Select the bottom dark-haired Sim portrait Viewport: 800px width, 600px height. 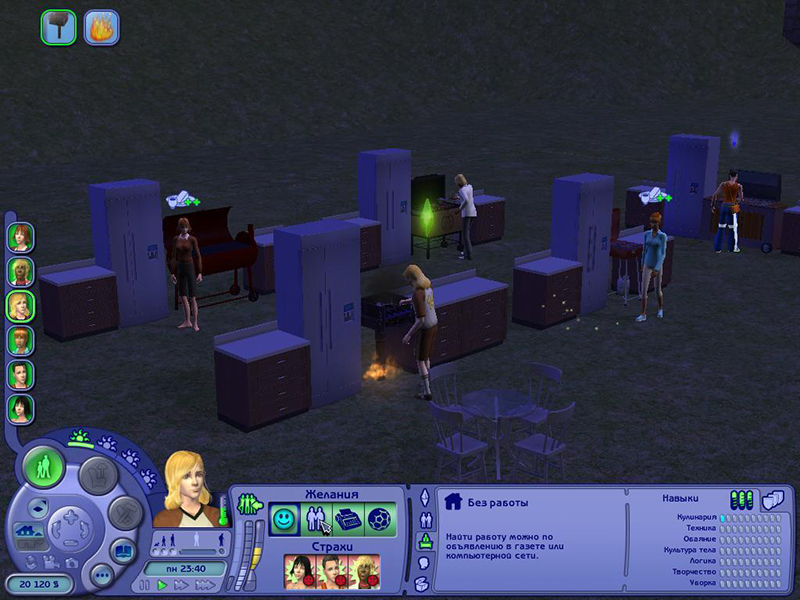tap(20, 409)
